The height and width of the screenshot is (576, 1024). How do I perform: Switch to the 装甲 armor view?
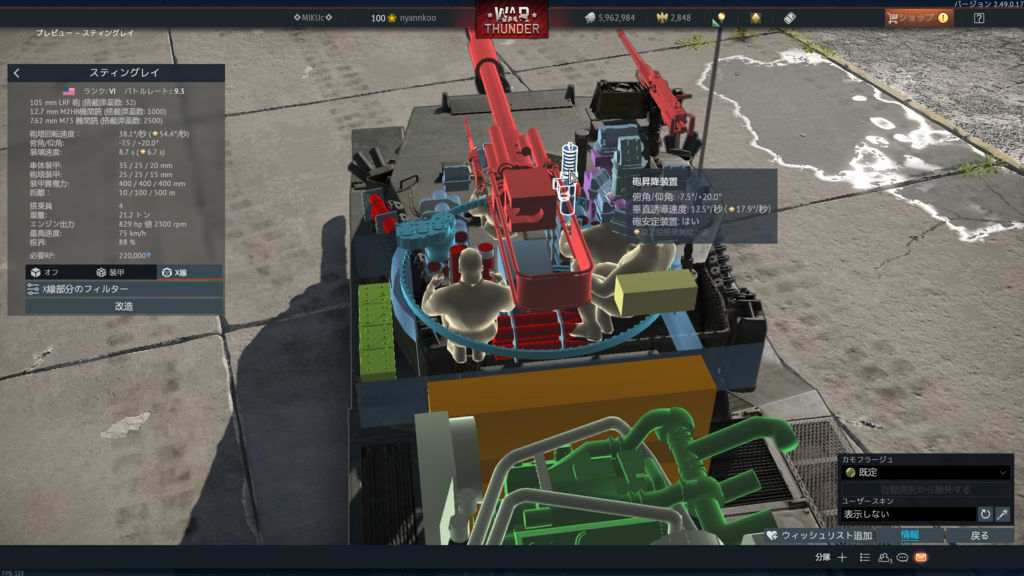coord(110,272)
